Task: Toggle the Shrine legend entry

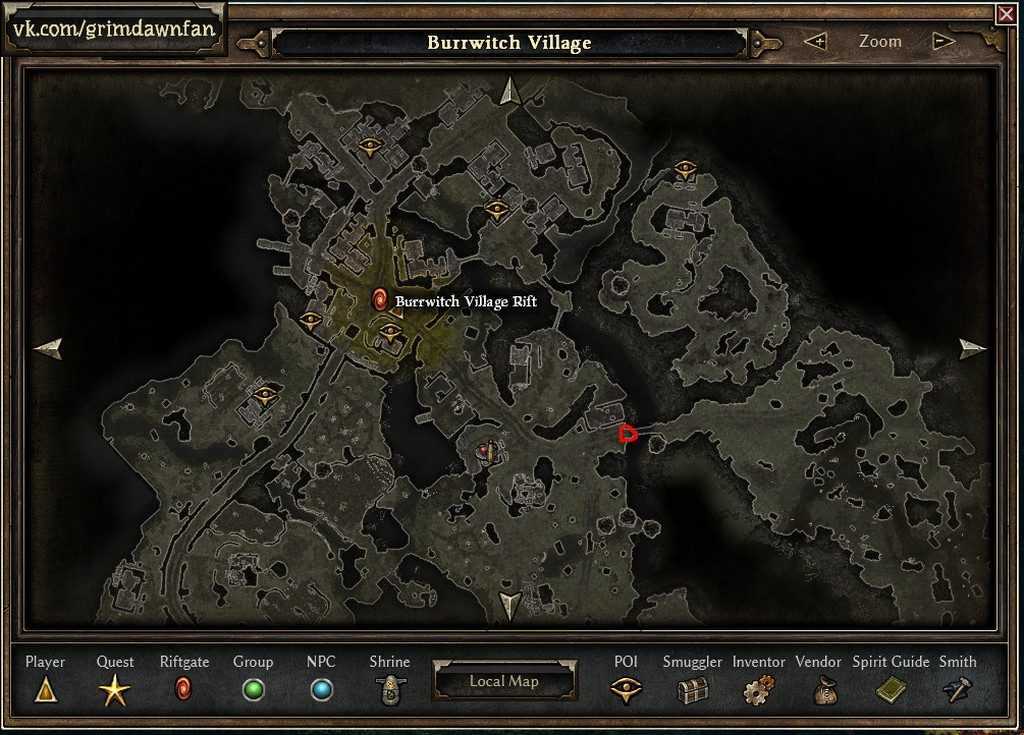Action: click(x=389, y=689)
